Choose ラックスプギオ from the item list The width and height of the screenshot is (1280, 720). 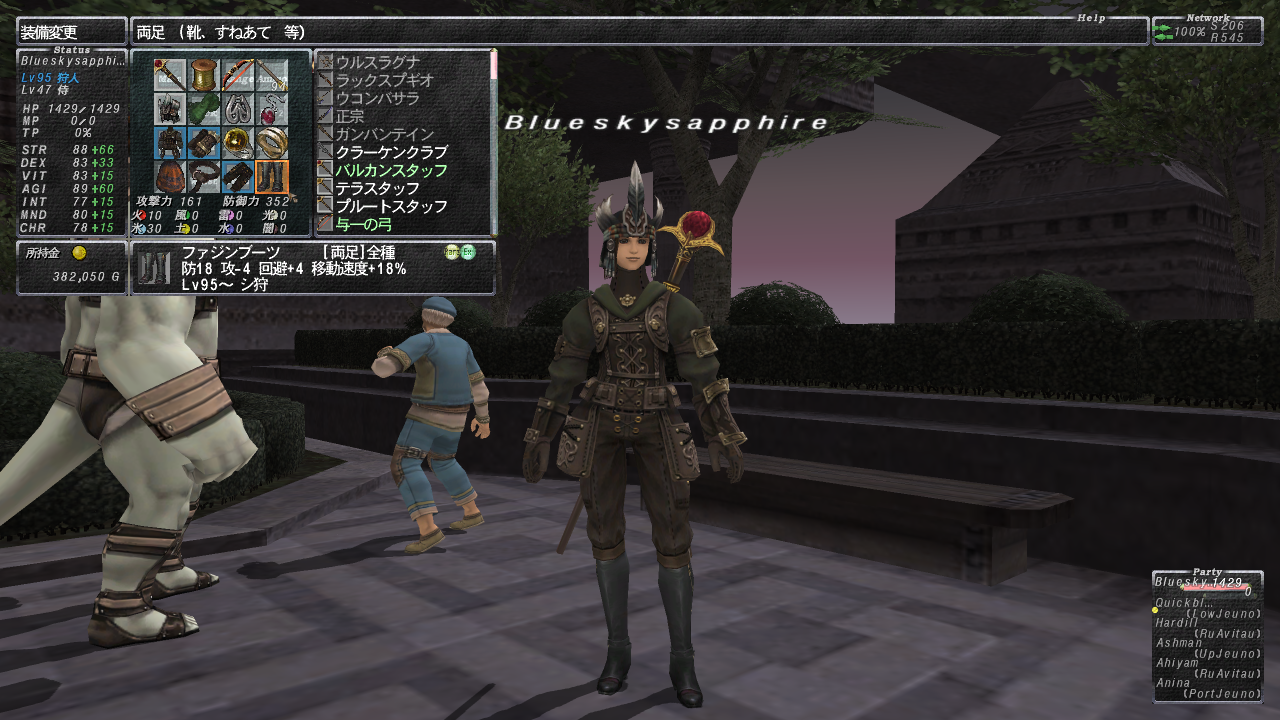(384, 80)
